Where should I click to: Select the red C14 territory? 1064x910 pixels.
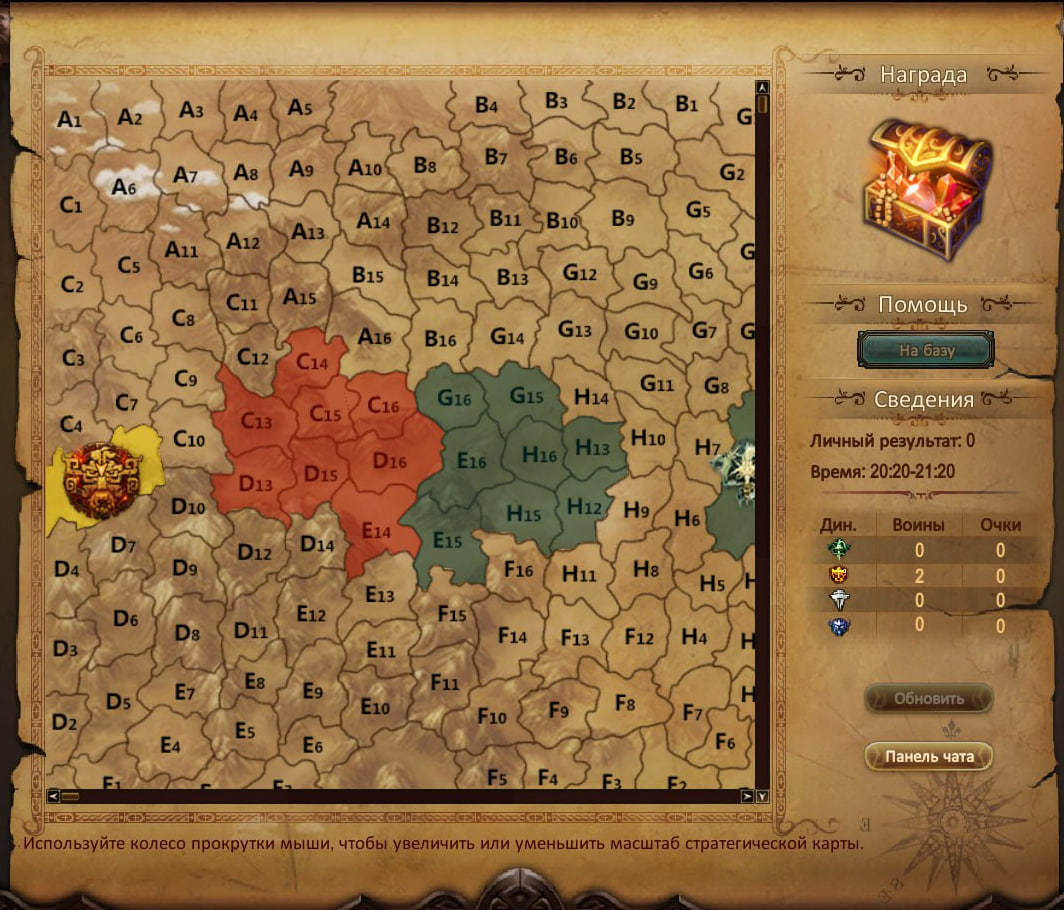(x=312, y=363)
